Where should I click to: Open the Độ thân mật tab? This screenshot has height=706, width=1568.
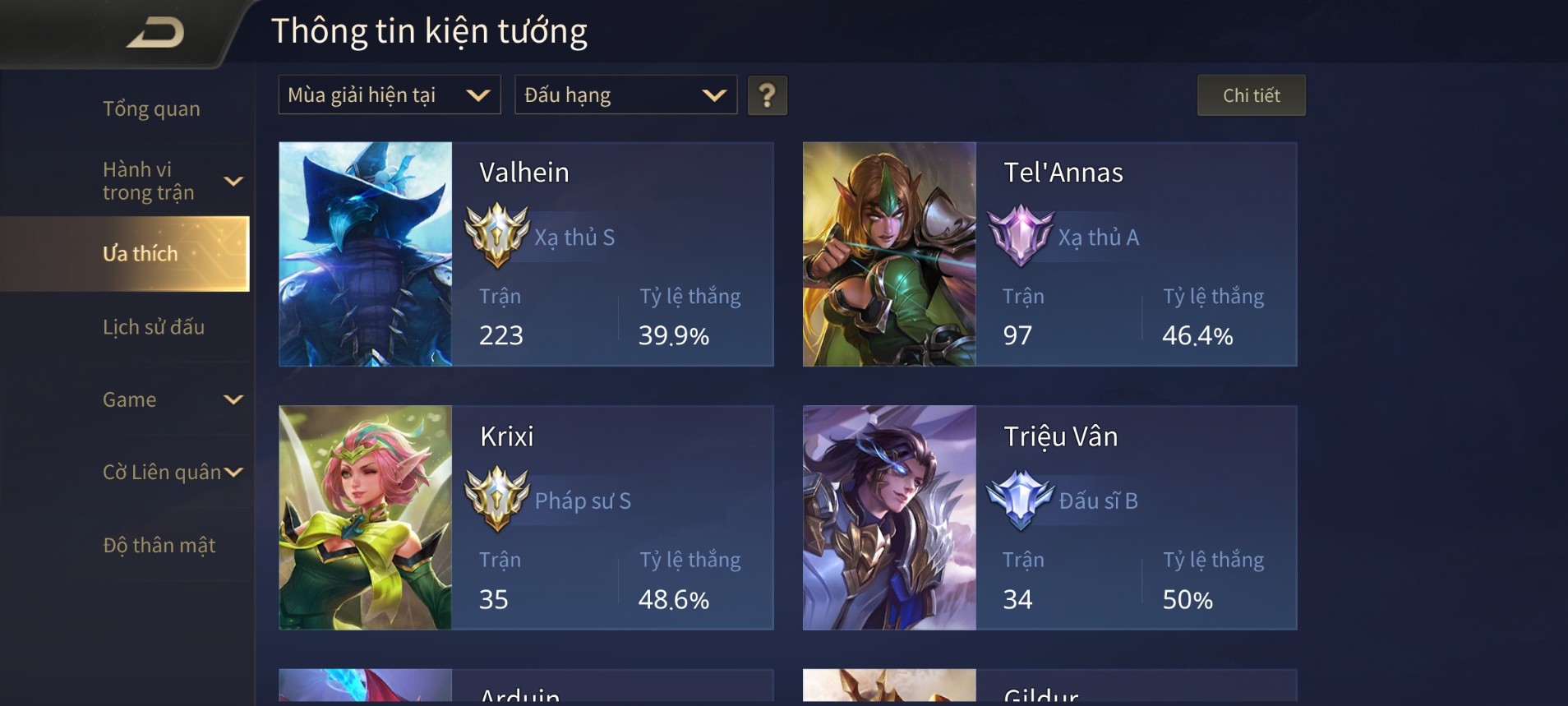[x=159, y=545]
